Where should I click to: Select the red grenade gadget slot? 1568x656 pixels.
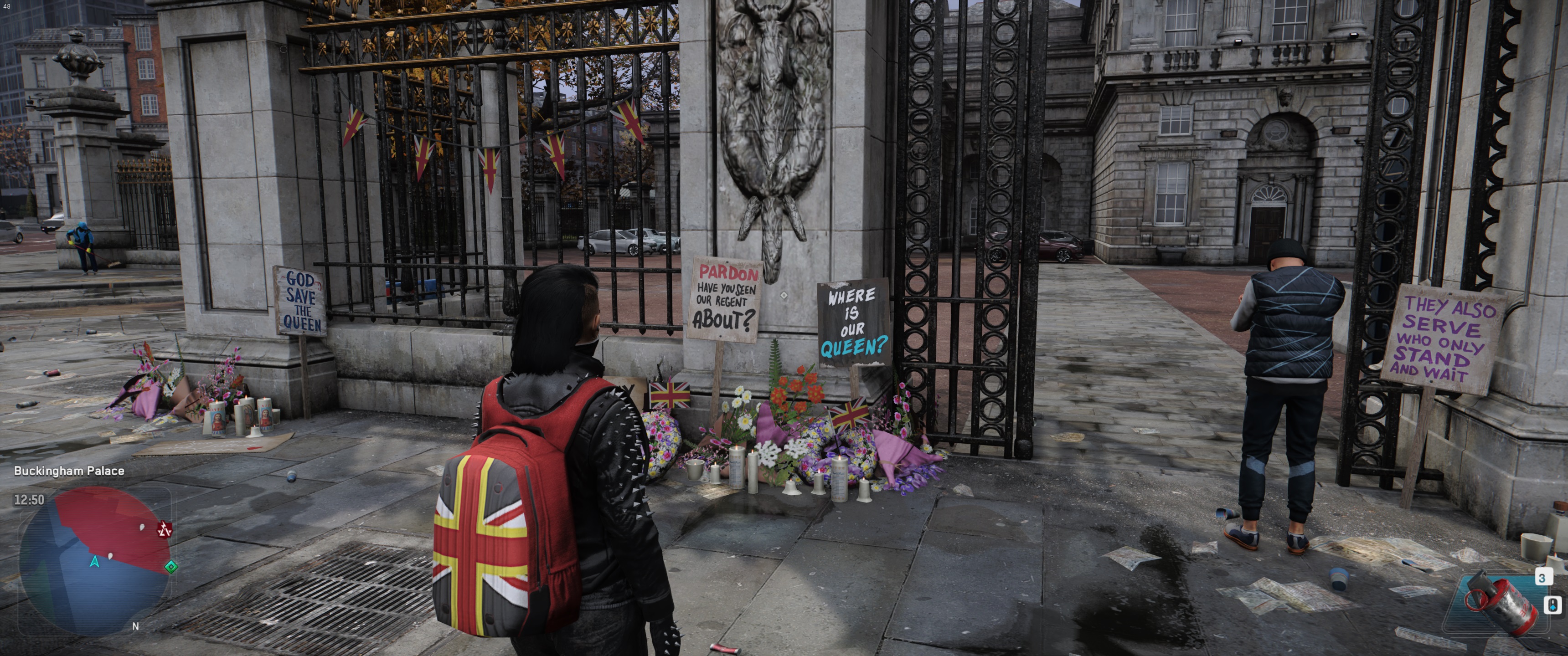(1501, 602)
